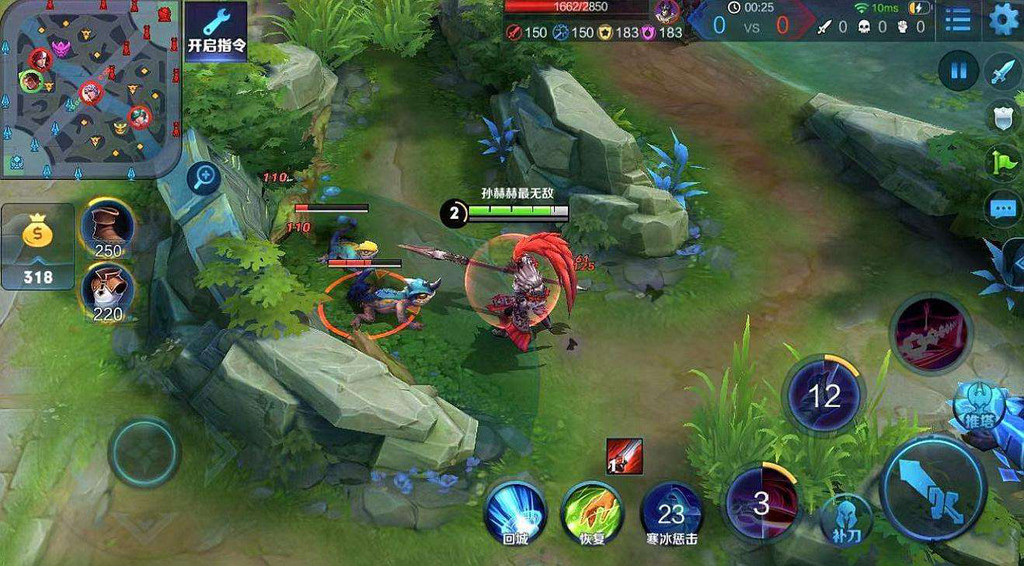Tap the green flag signal icon
1024x566 pixels.
click(1003, 162)
